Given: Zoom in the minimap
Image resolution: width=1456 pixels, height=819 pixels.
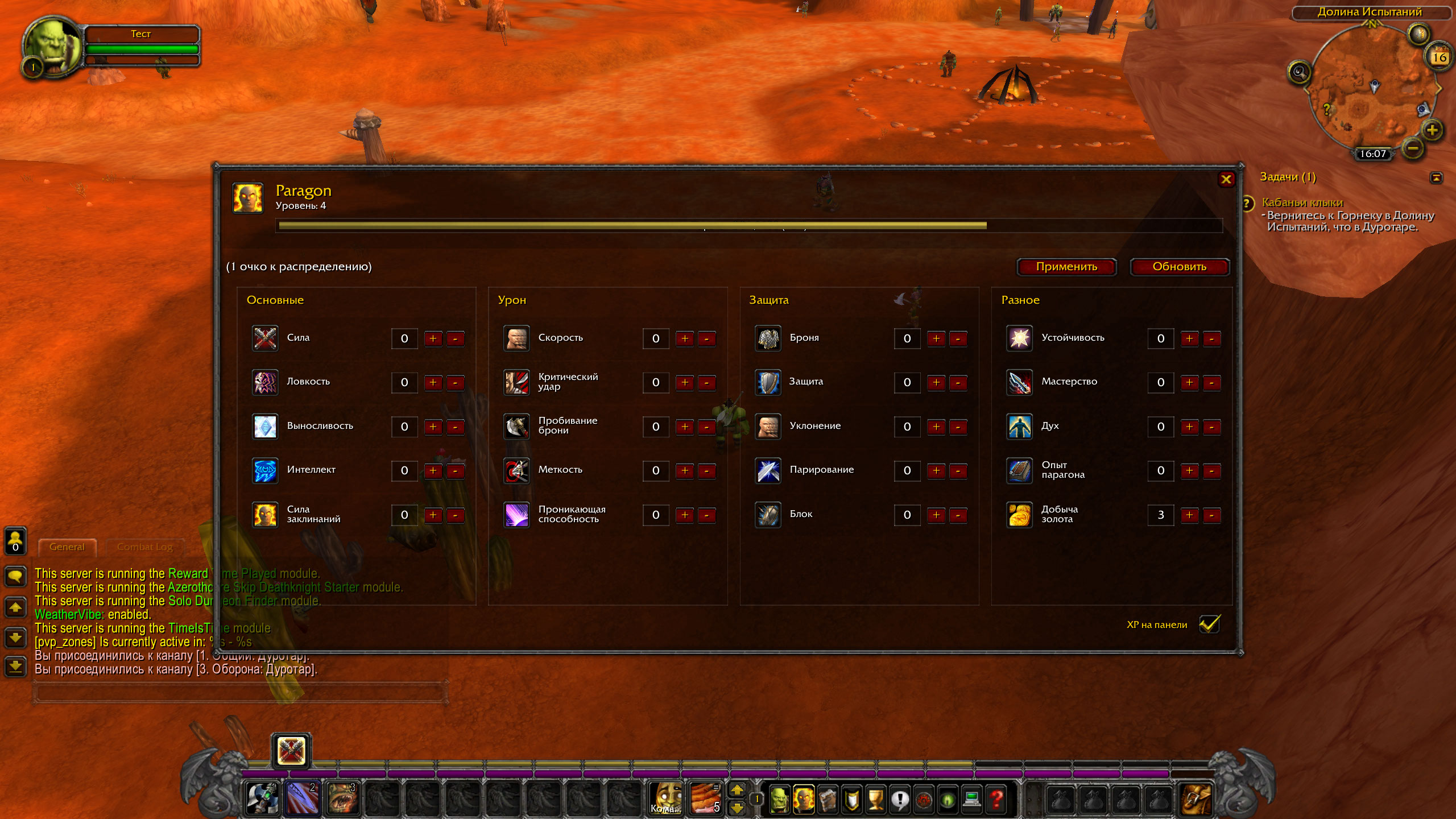Looking at the screenshot, I should [x=1432, y=130].
